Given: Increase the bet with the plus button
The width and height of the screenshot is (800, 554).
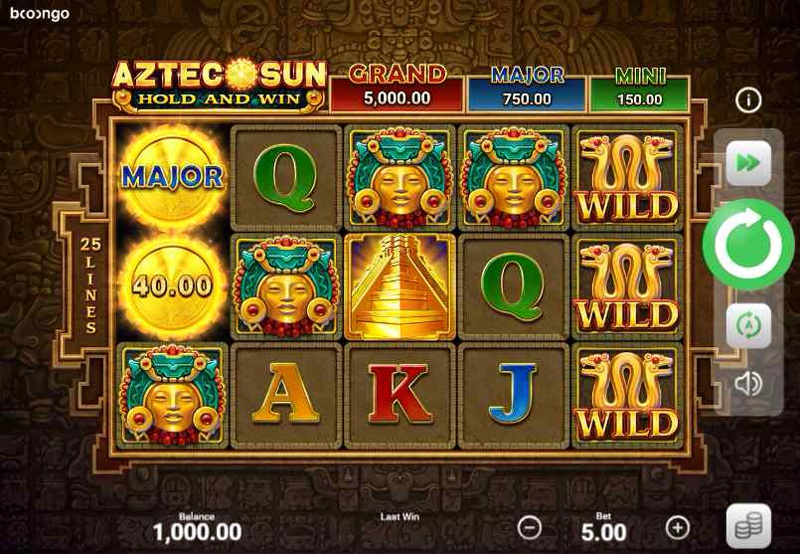Looking at the screenshot, I should click(678, 527).
